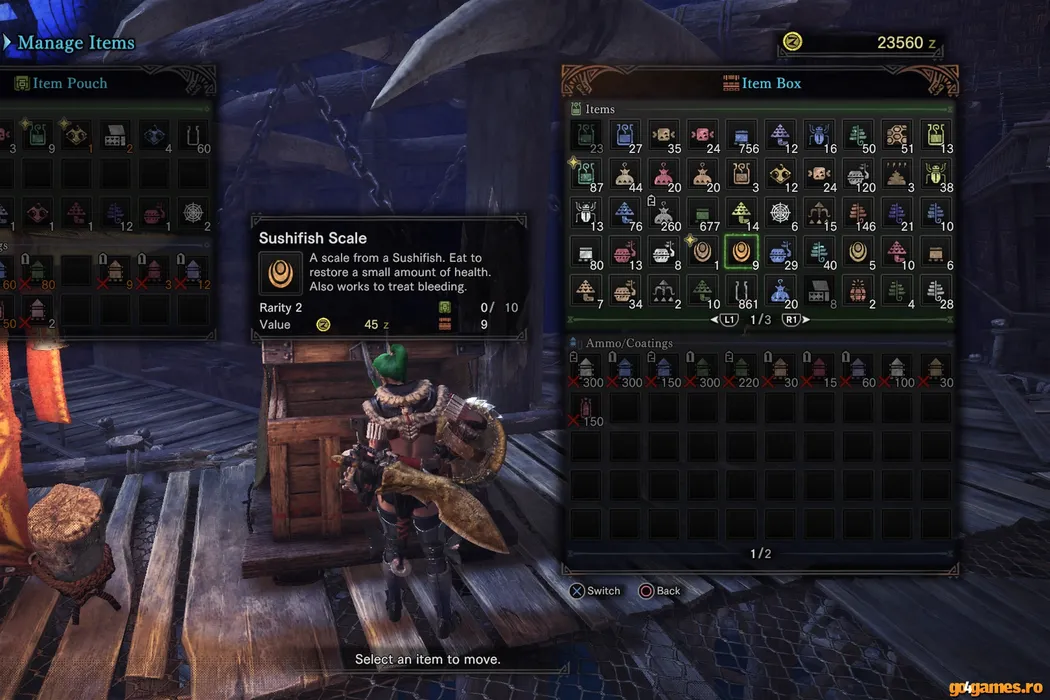1050x700 pixels.
Task: Select the item stack of 756
Action: tap(742, 136)
